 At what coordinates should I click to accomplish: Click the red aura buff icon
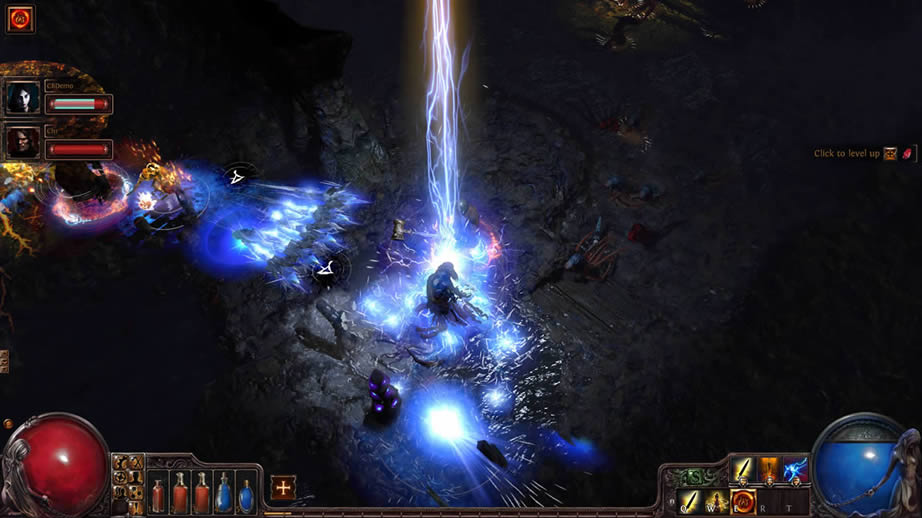point(20,19)
